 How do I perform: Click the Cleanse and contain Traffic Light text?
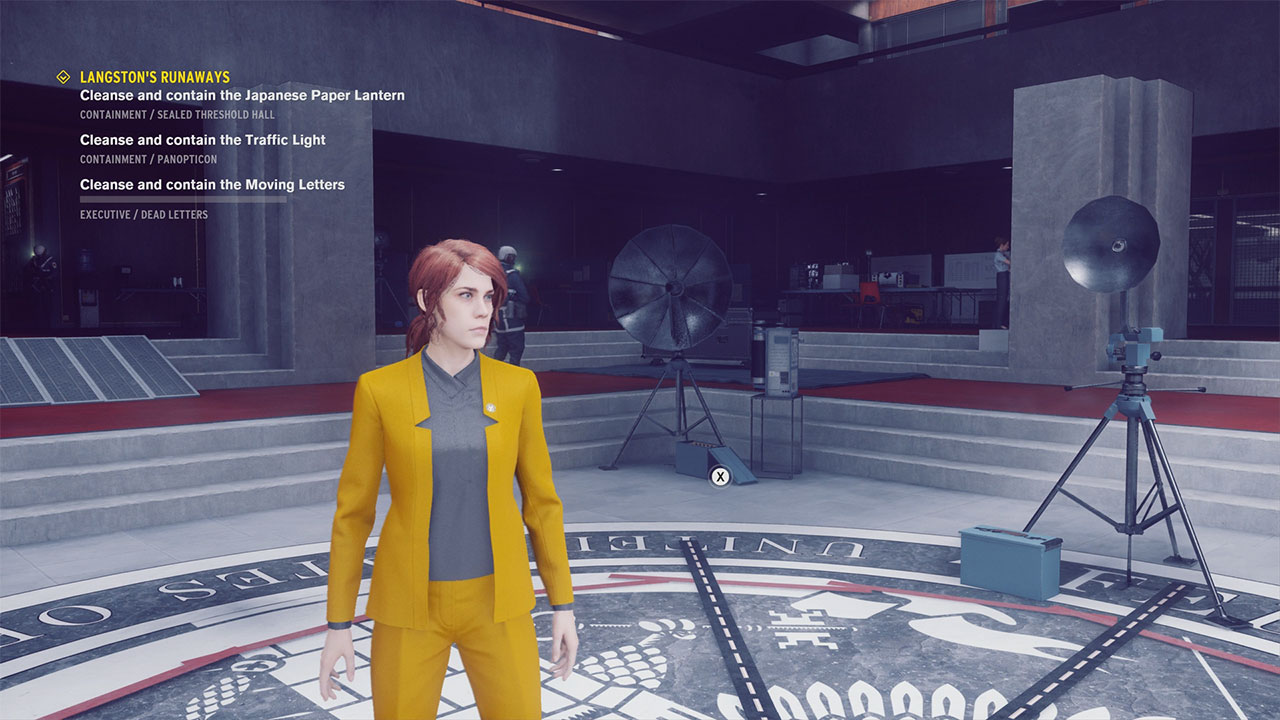202,139
